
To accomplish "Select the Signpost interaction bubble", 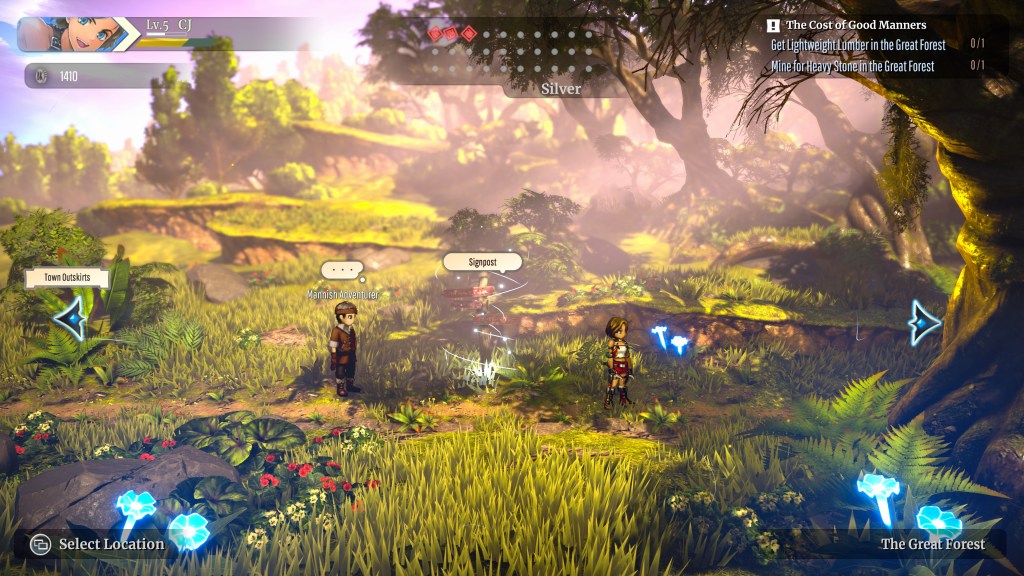I will (482, 262).
